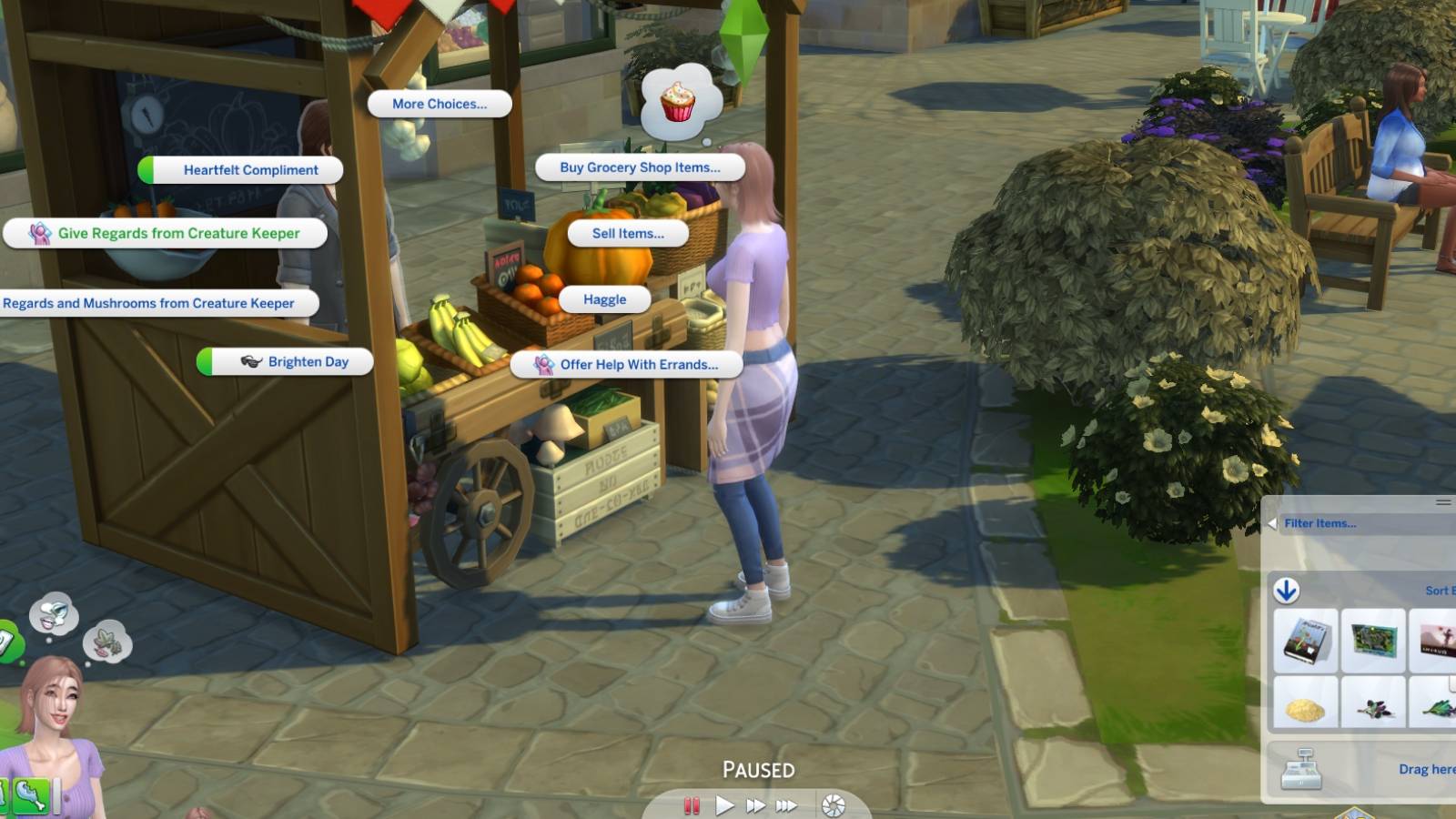Image resolution: width=1456 pixels, height=819 pixels.
Task: Click the progress bar next to Sim portrait icons
Action: pyautogui.click(x=56, y=796)
